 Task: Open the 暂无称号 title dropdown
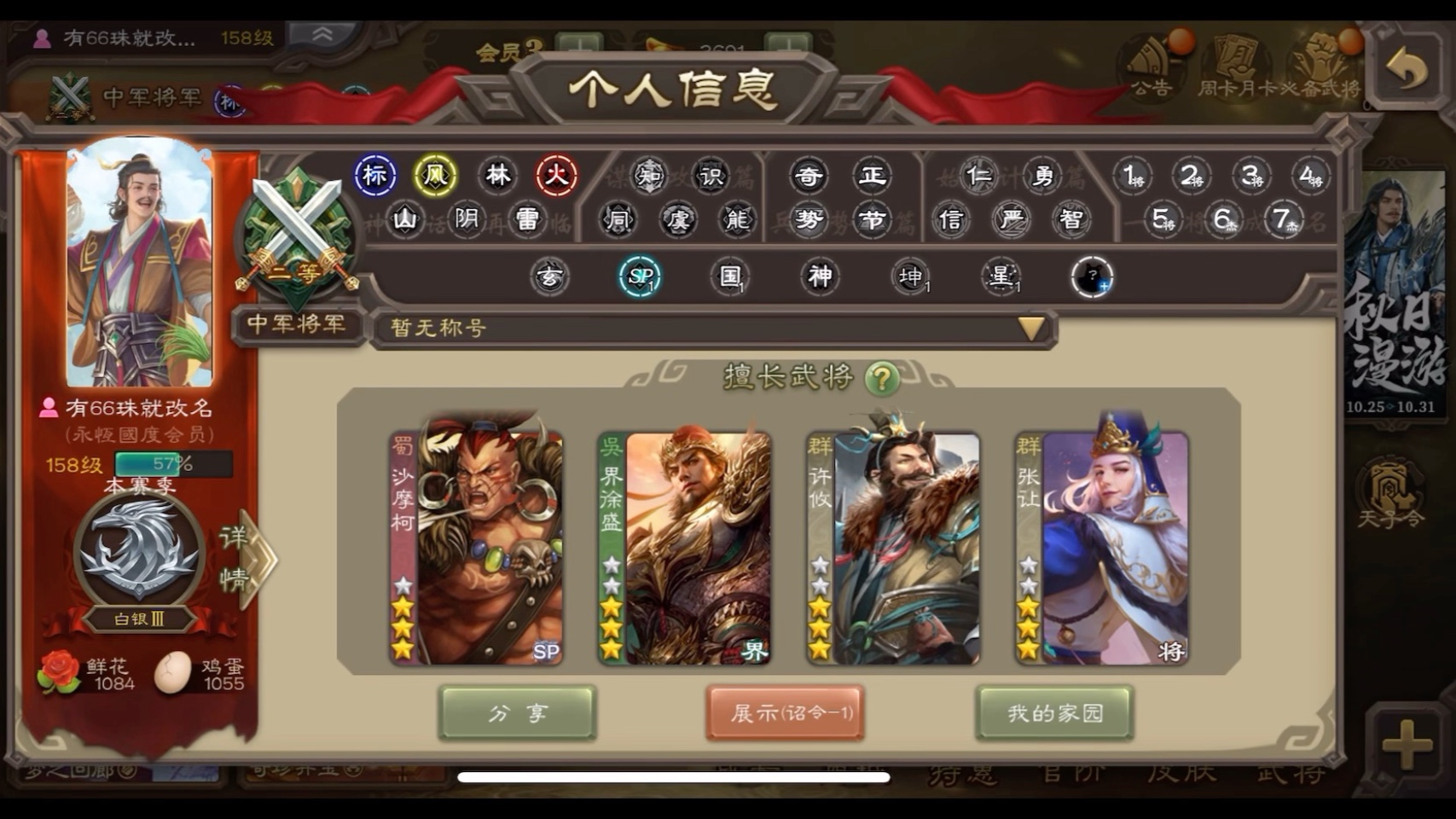1030,328
